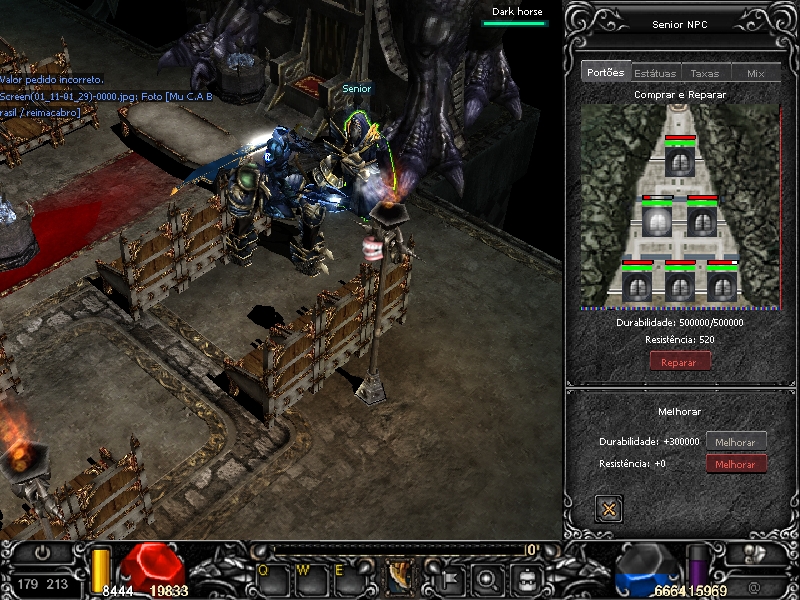Click the red Reparar button

click(680, 362)
